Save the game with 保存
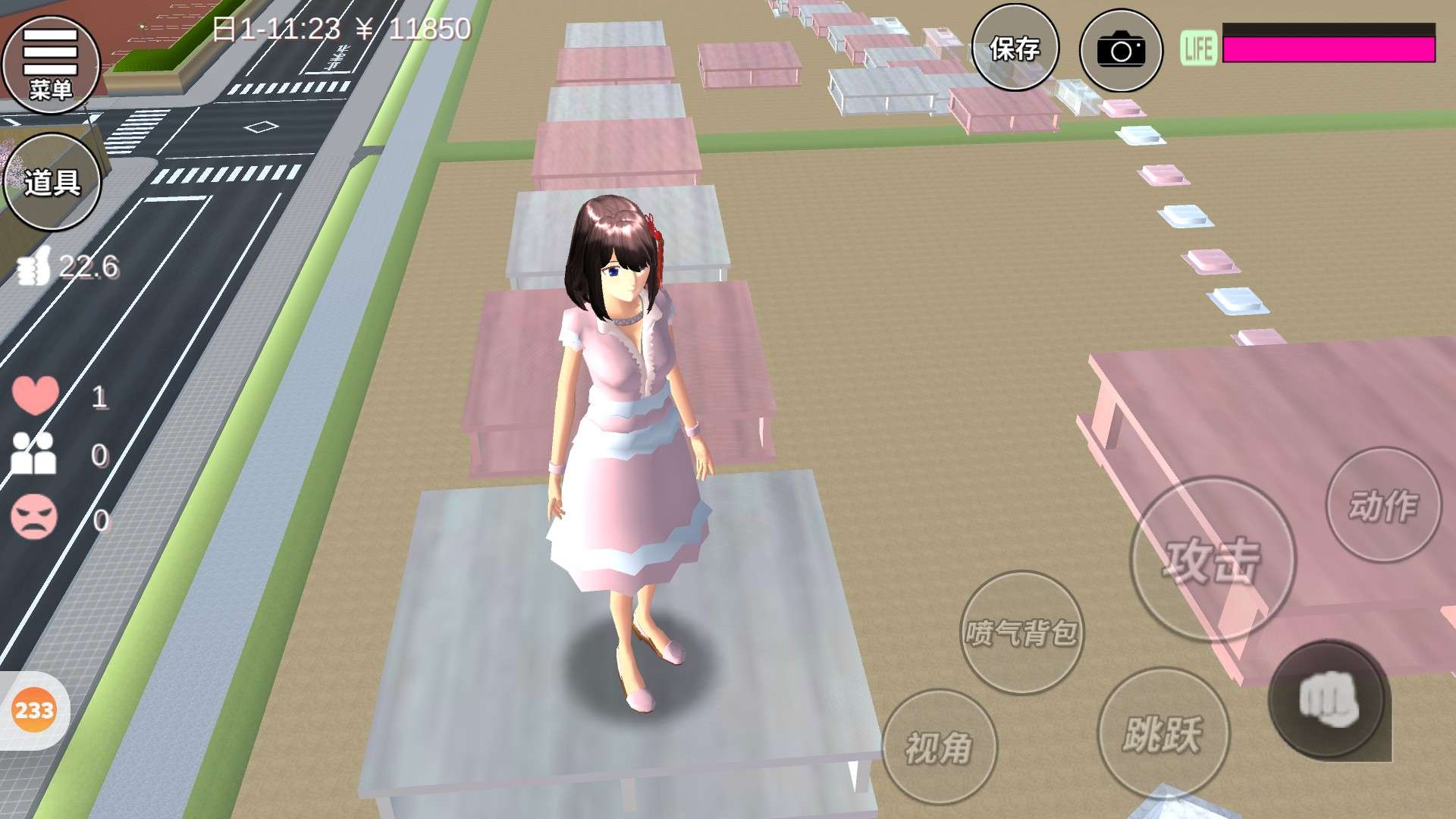 [x=1015, y=49]
